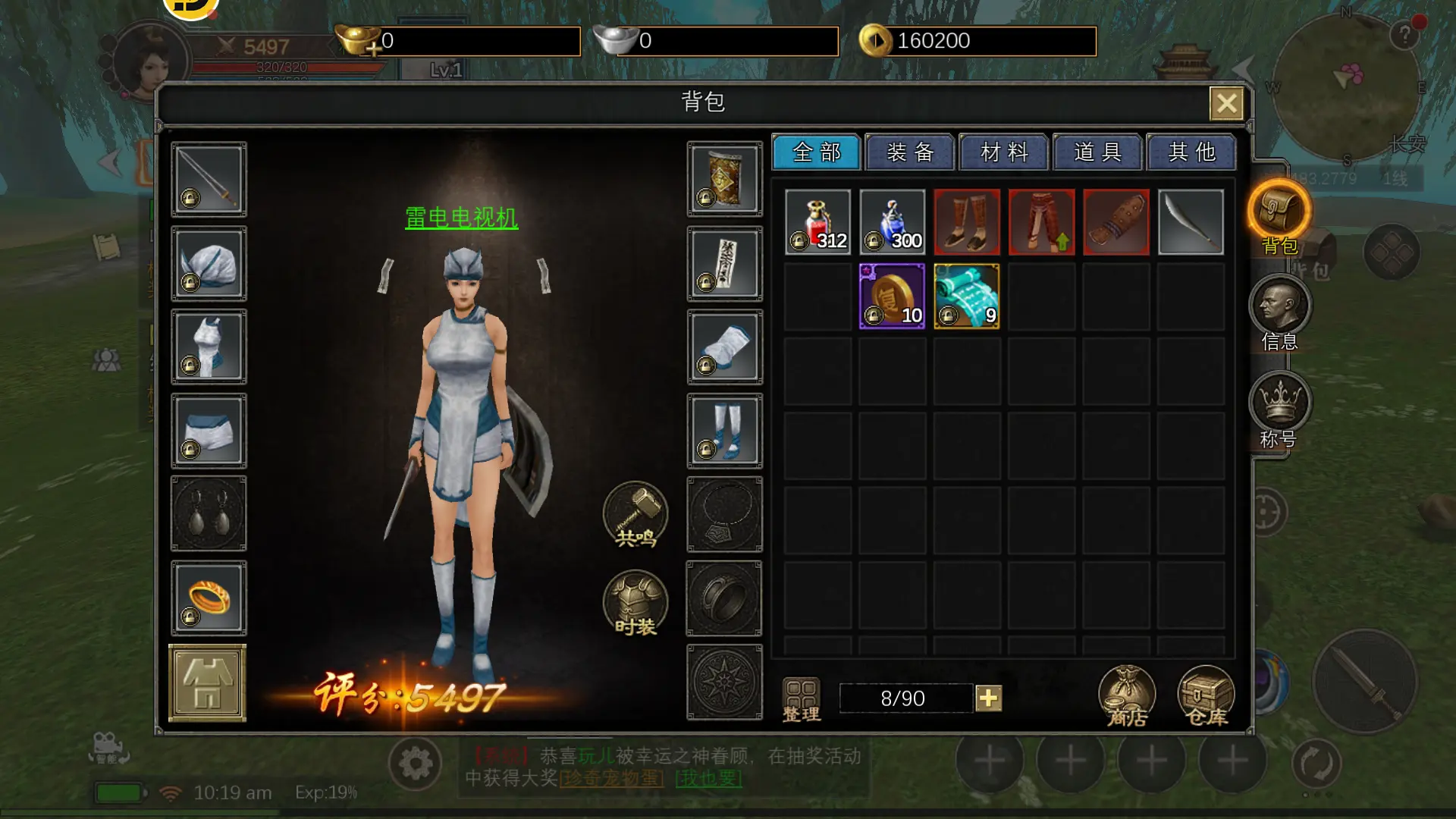Open the 时装 costume menu
The image size is (1456, 819).
tap(635, 604)
